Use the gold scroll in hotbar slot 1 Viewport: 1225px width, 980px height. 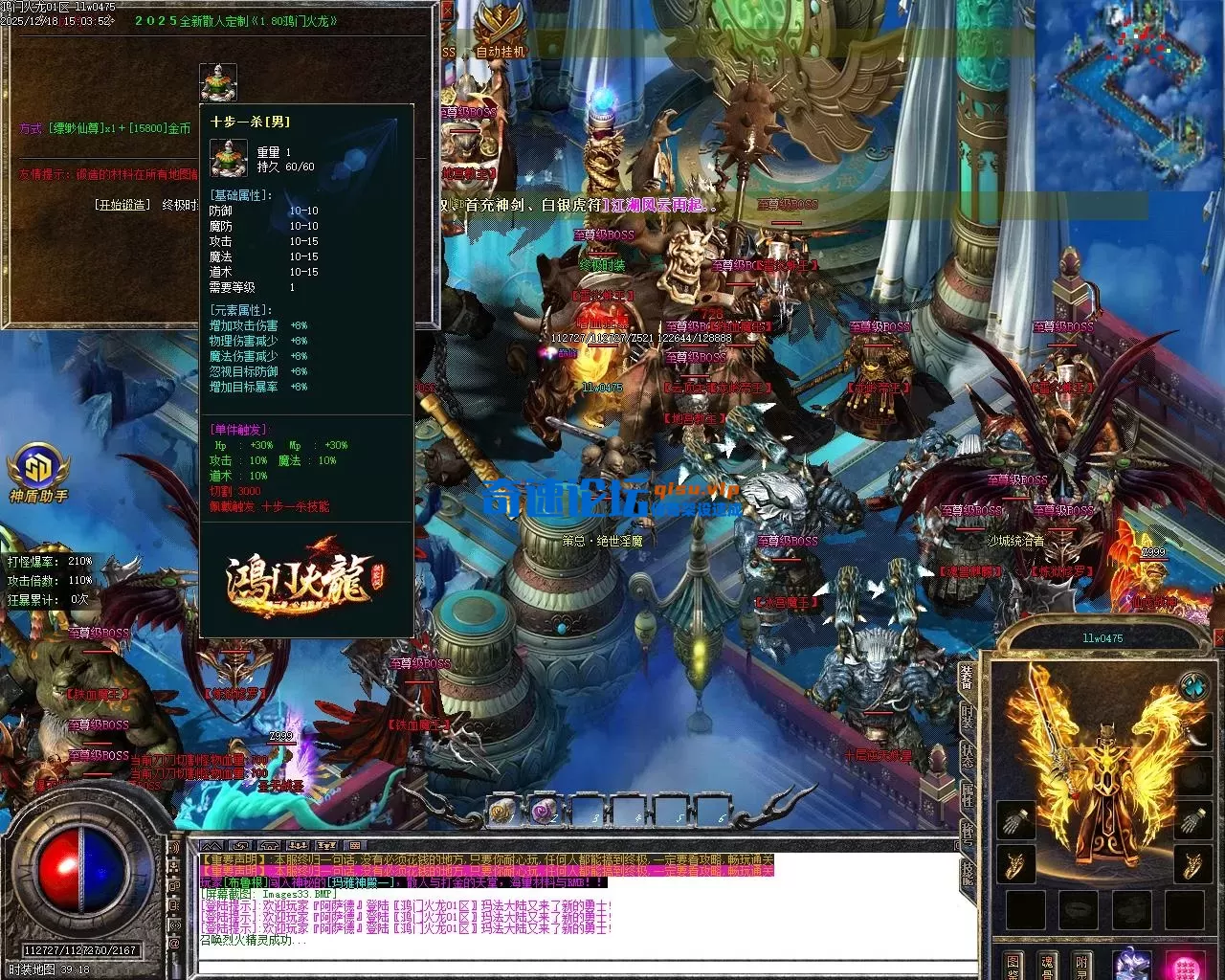pos(501,812)
